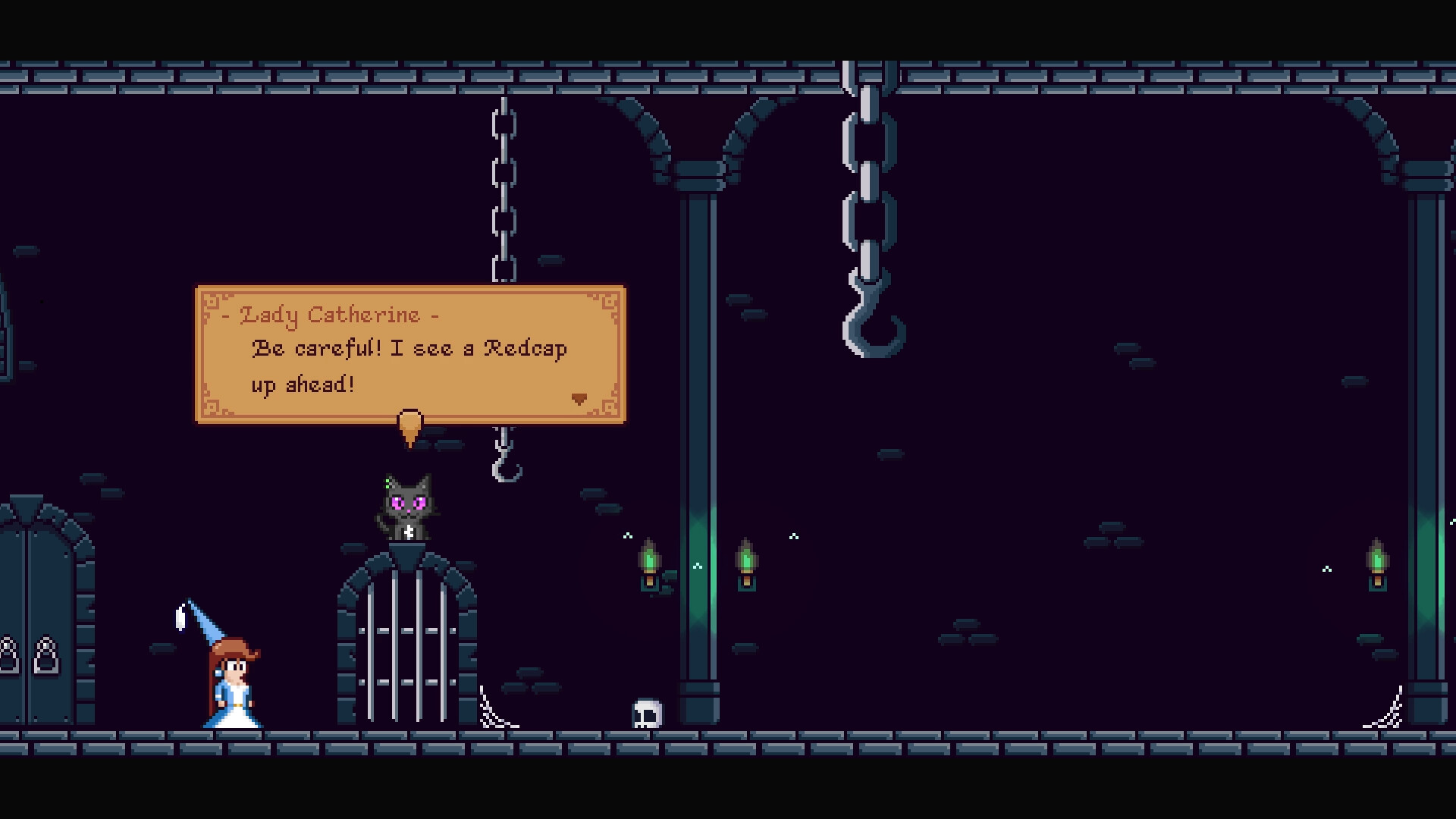Advance the dialog using the small arrow

(x=581, y=397)
